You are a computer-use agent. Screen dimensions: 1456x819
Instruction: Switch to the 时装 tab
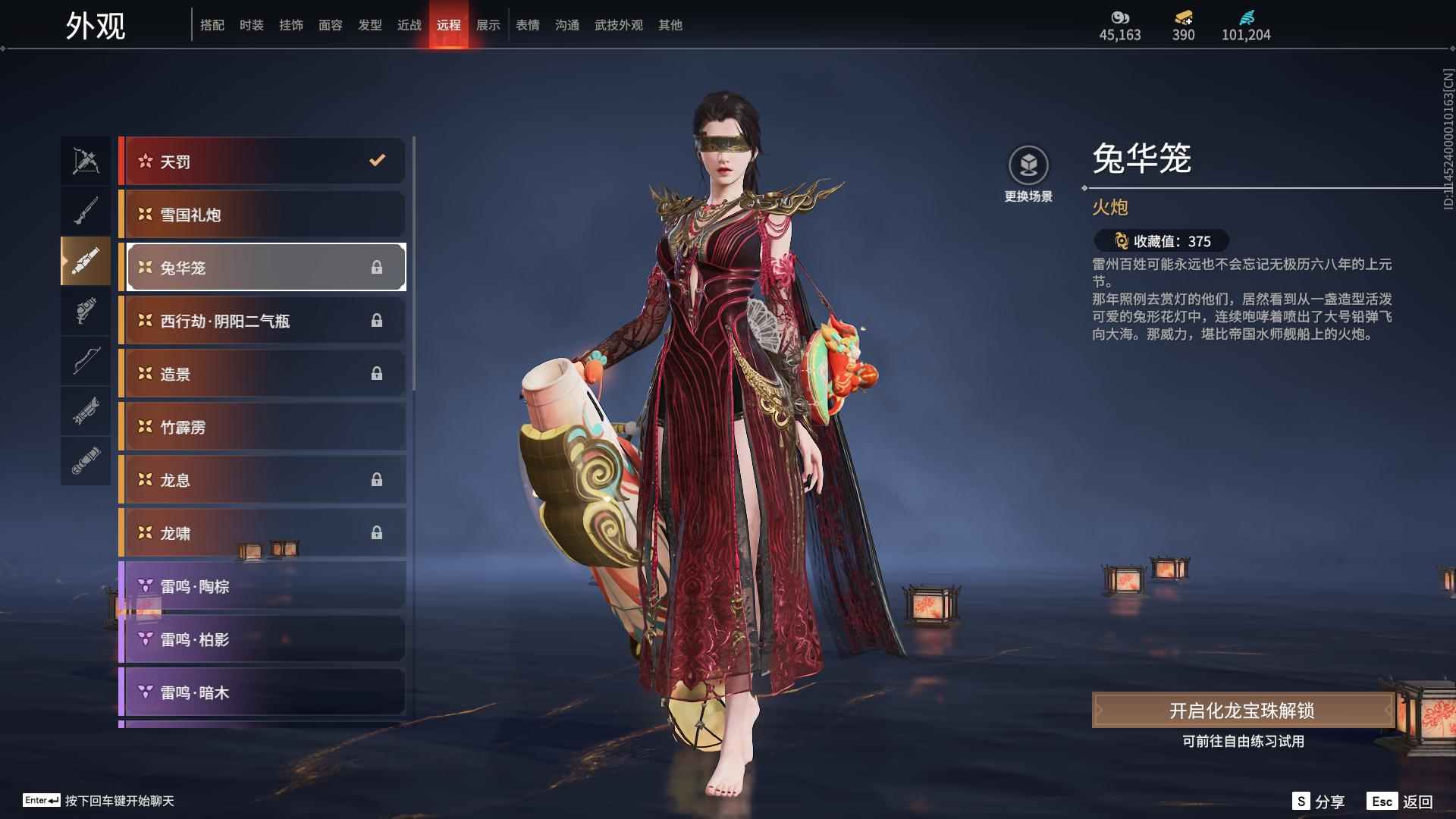251,25
